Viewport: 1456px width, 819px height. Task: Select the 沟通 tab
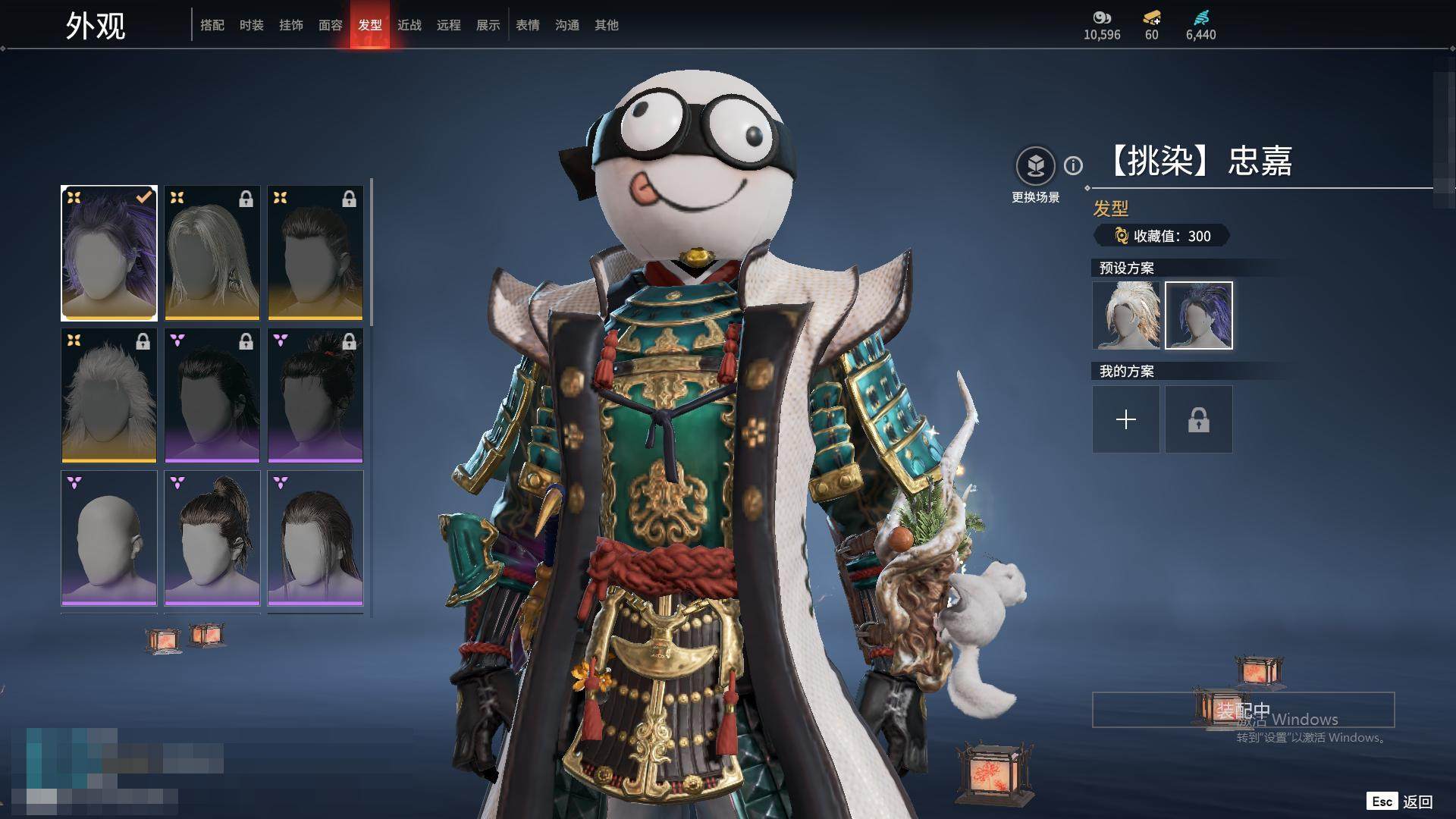click(567, 25)
